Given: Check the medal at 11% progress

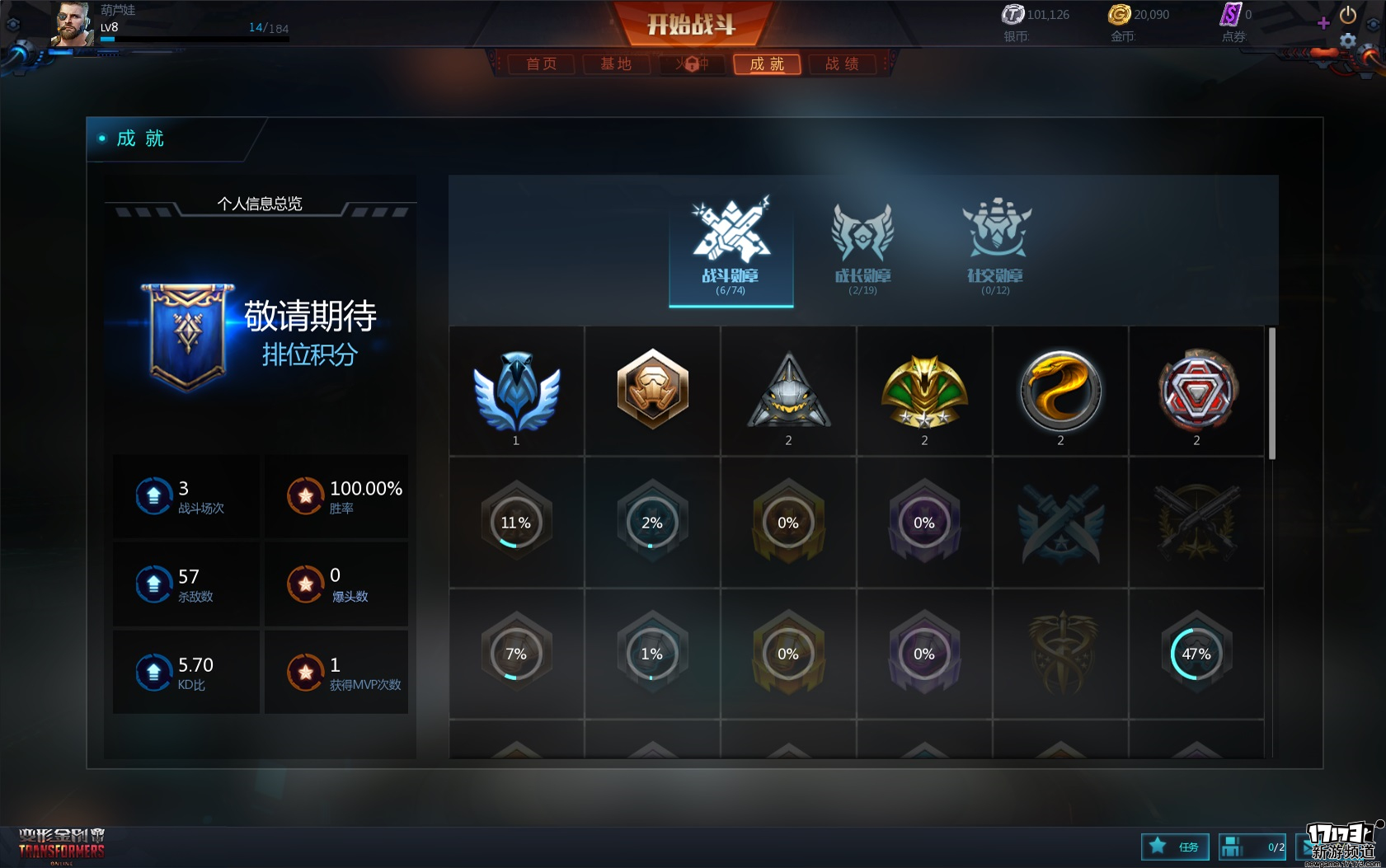Looking at the screenshot, I should coord(516,523).
